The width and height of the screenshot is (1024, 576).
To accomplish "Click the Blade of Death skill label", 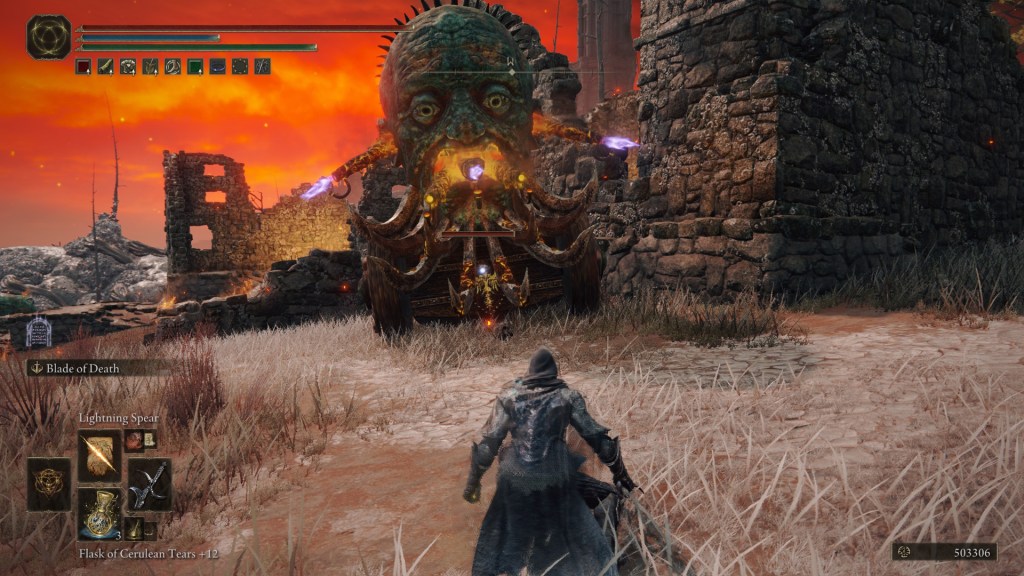I will (x=82, y=368).
